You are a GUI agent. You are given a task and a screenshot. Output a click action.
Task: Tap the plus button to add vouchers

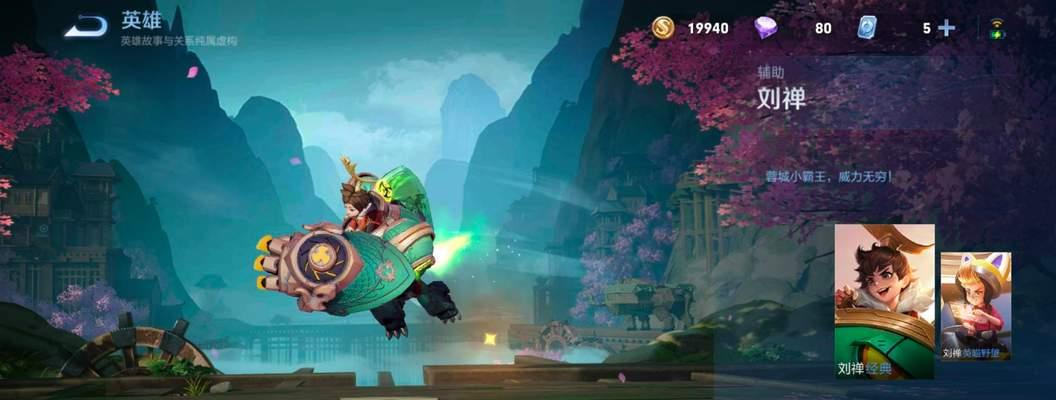[946, 28]
